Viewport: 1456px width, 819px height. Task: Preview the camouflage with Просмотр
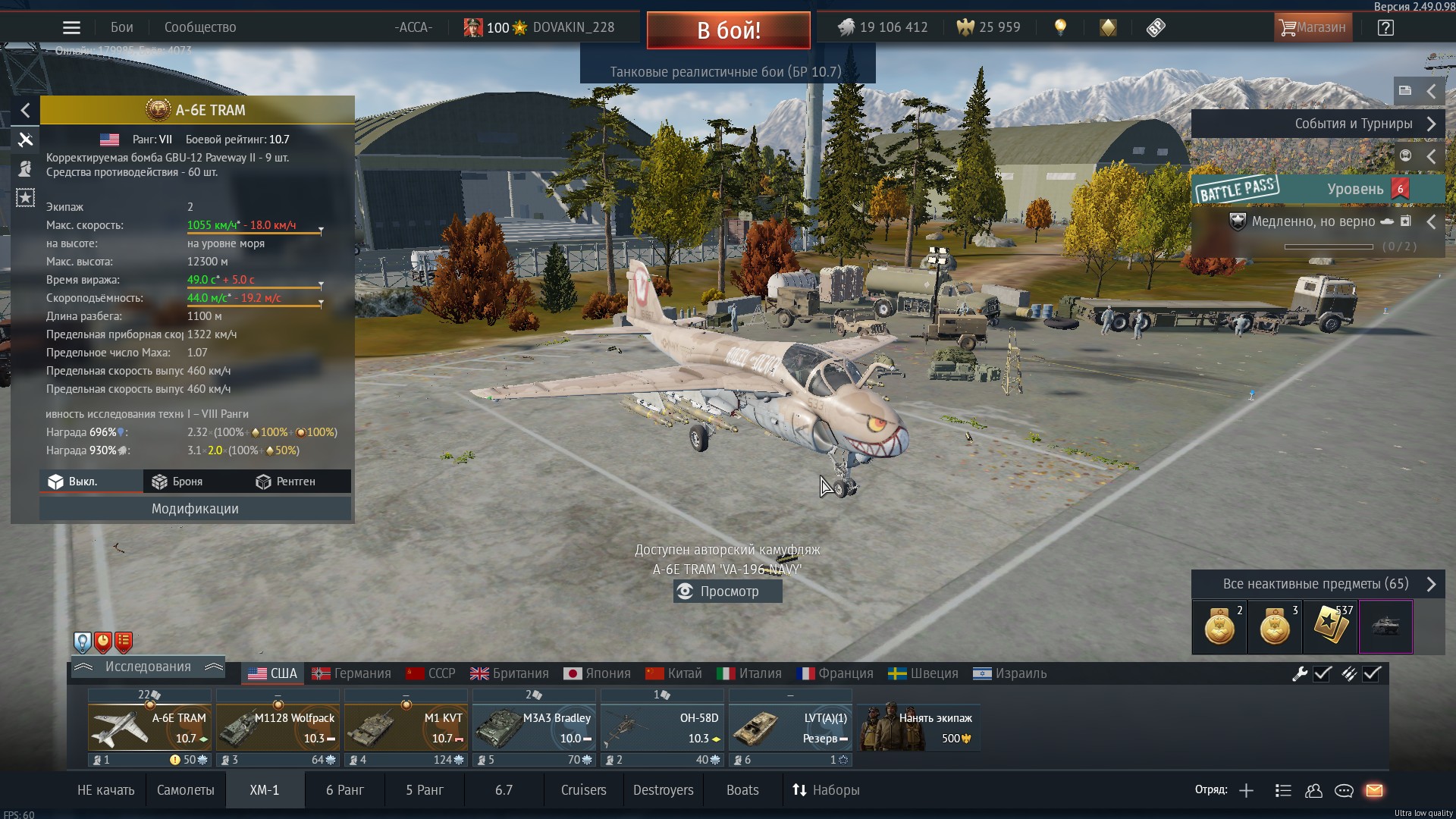click(x=727, y=591)
